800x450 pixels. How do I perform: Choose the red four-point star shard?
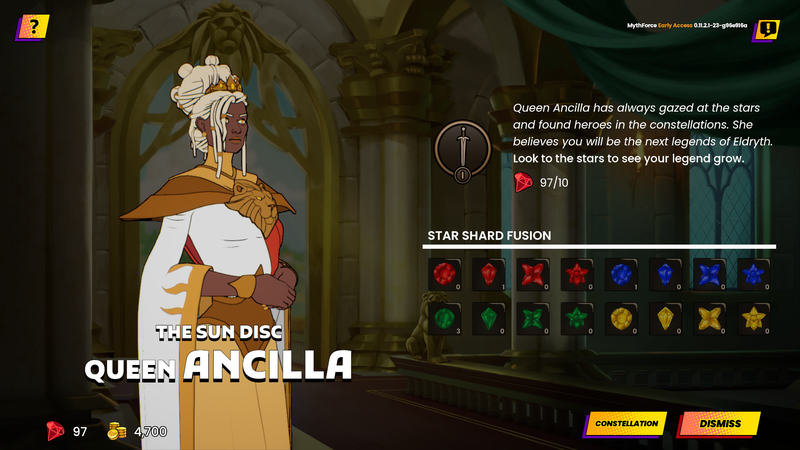tap(532, 274)
